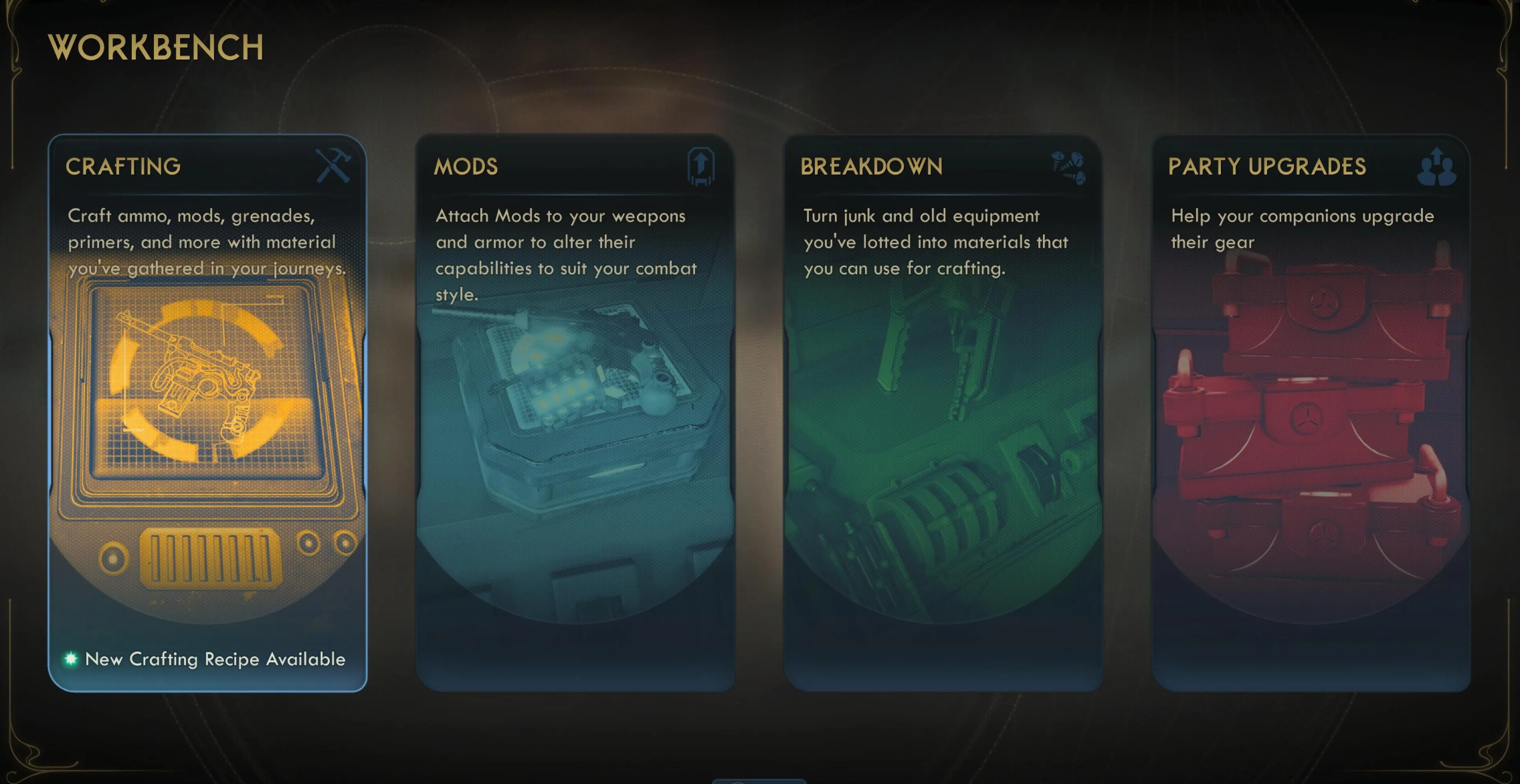Click the New Crafting Recipe Available notice
This screenshot has width=1520, height=784.
tap(214, 660)
